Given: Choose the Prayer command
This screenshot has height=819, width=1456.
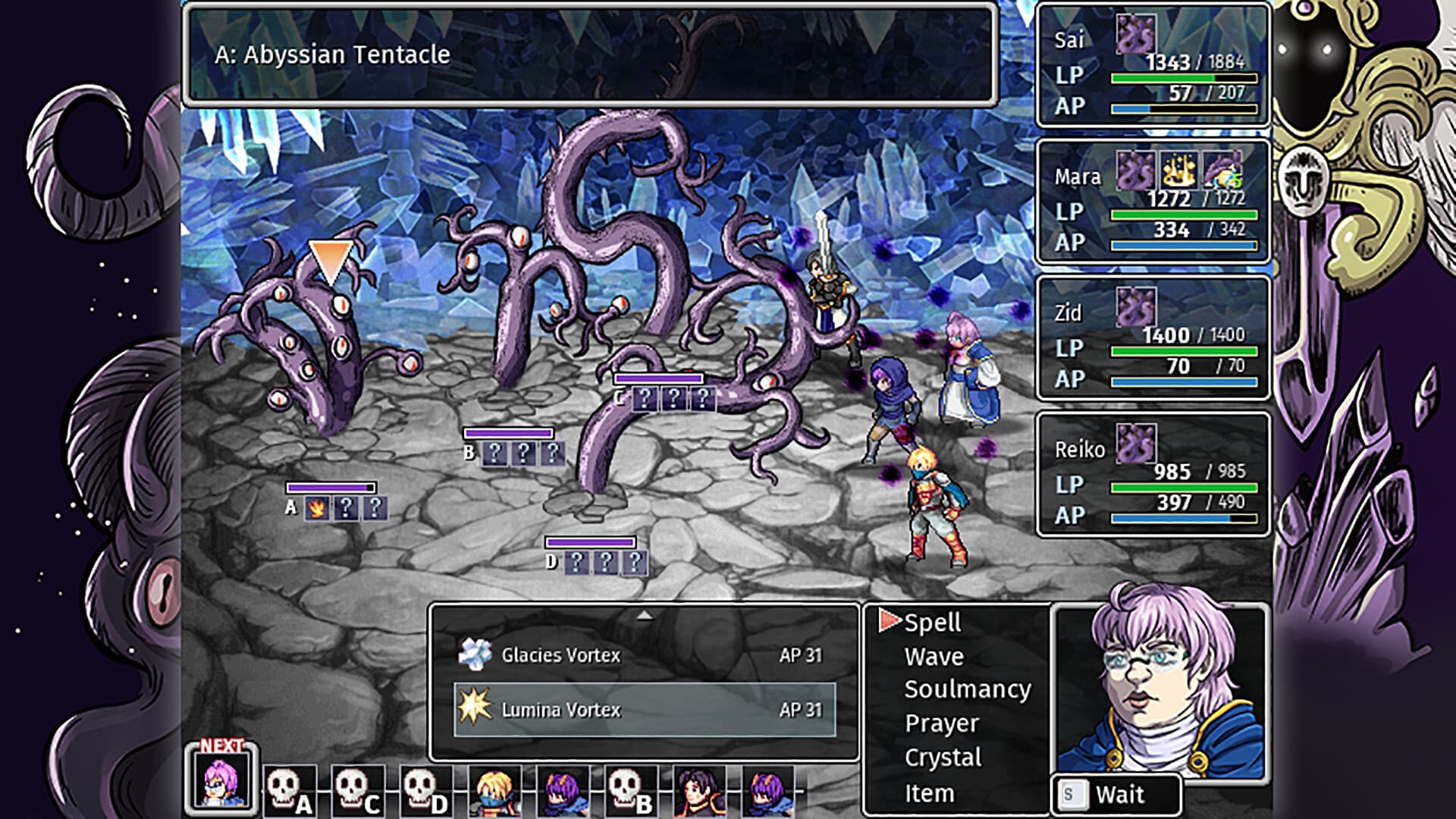Looking at the screenshot, I should (940, 723).
